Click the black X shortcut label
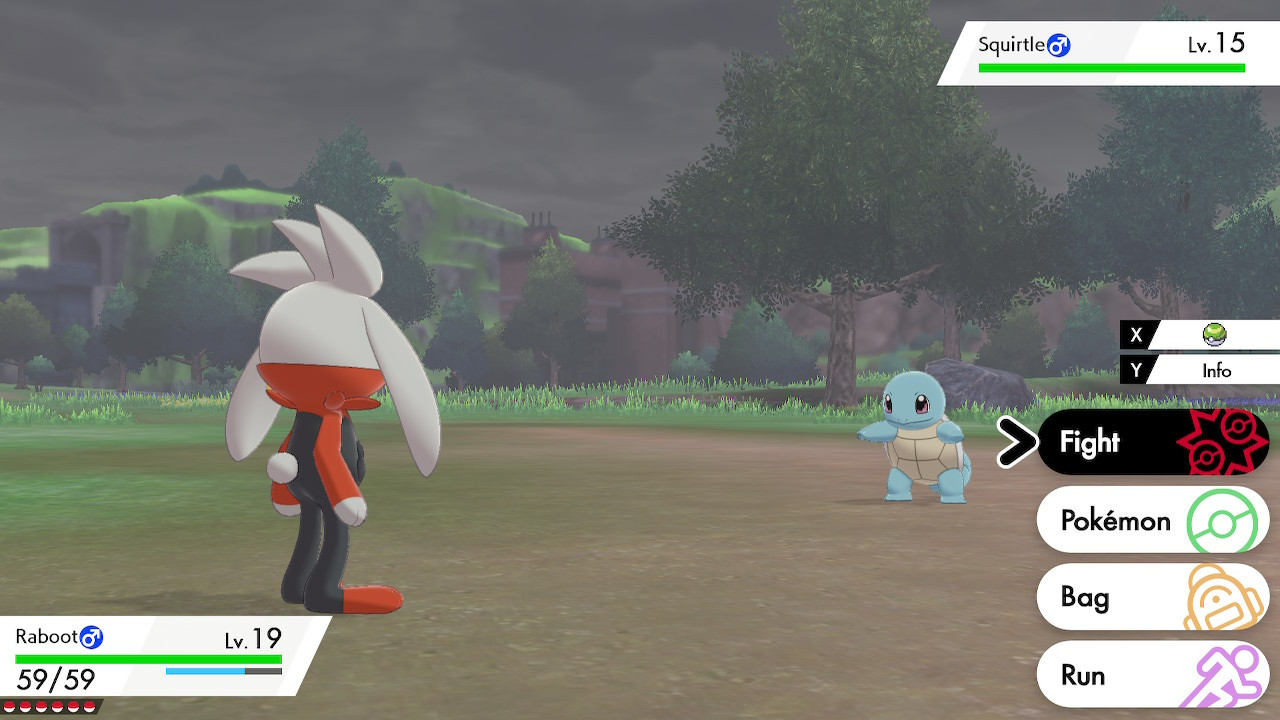 point(1135,336)
